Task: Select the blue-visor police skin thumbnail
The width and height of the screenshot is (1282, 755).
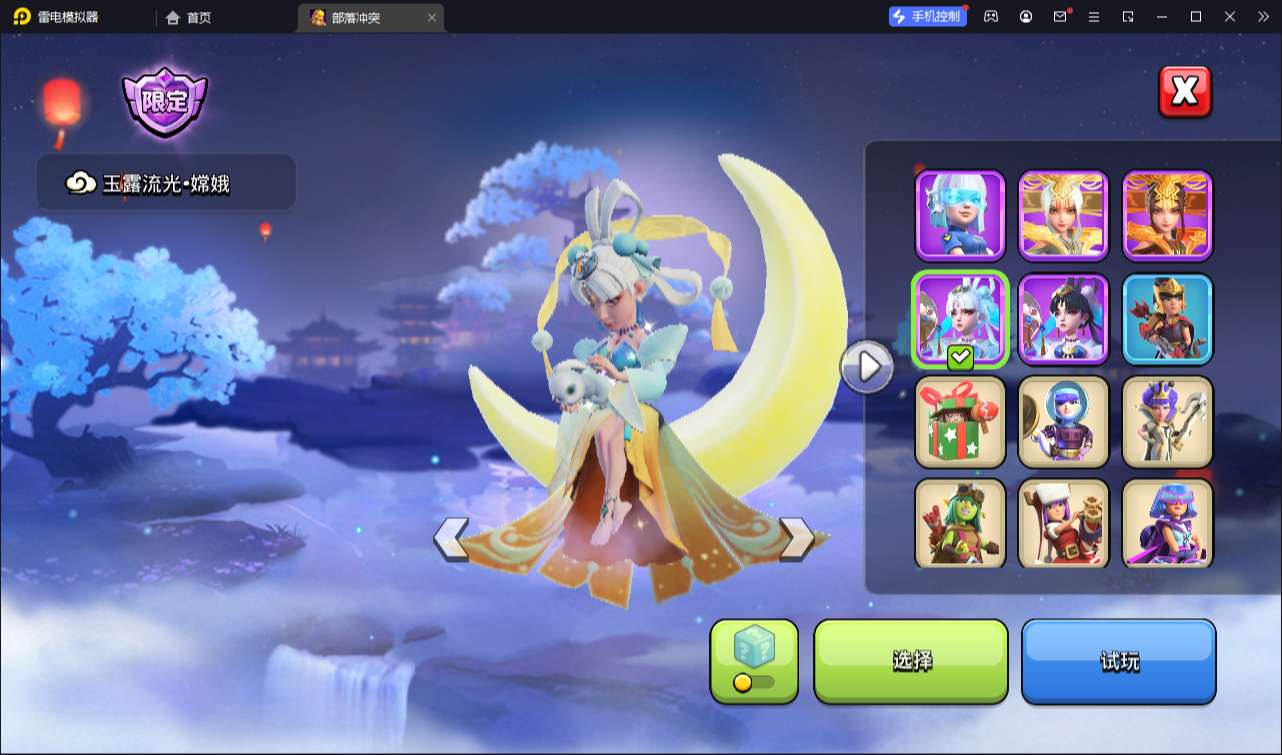Action: click(x=960, y=215)
